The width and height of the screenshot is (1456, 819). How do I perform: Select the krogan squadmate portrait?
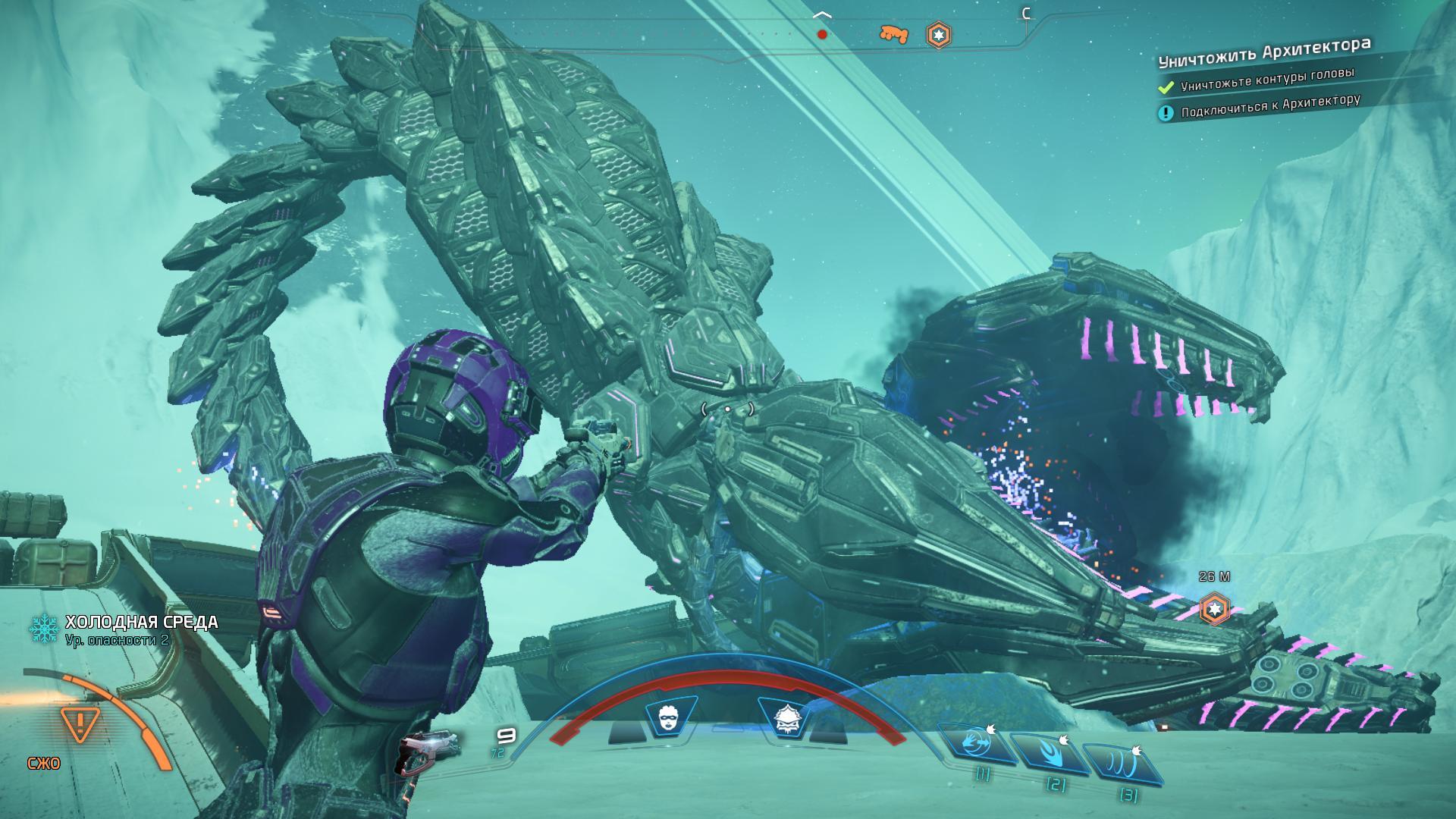point(784,717)
